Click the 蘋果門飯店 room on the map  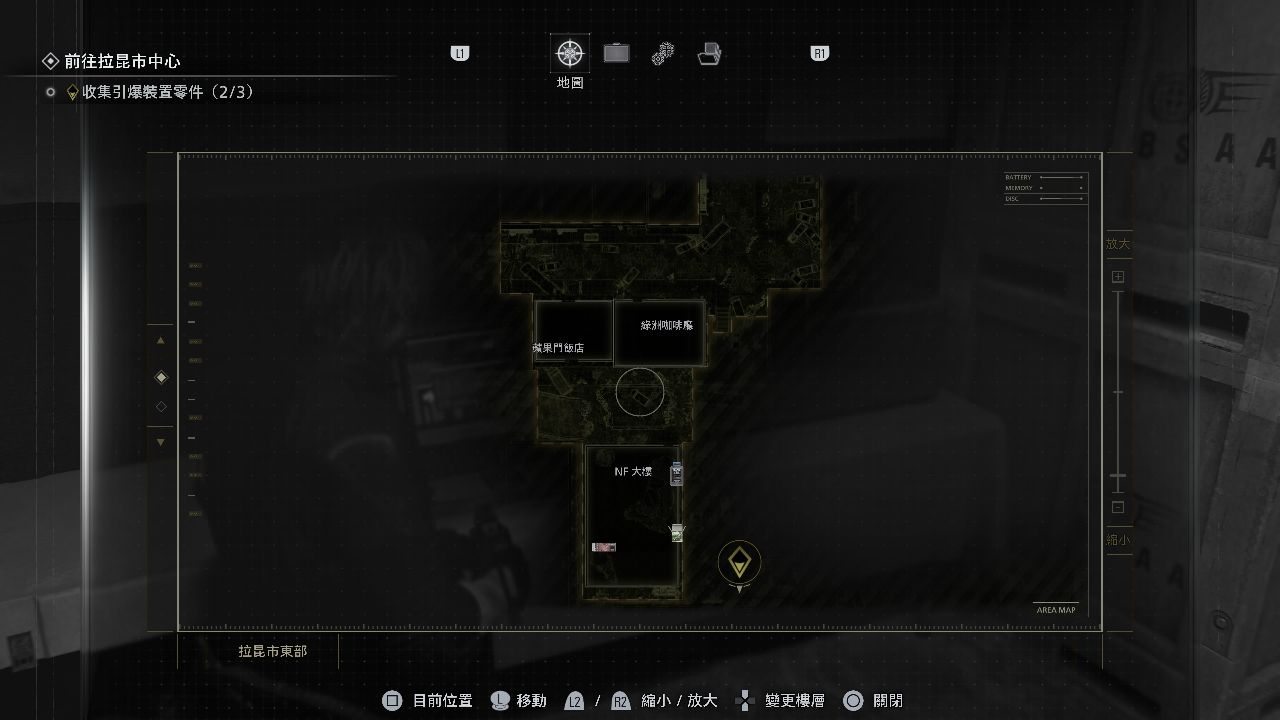573,332
